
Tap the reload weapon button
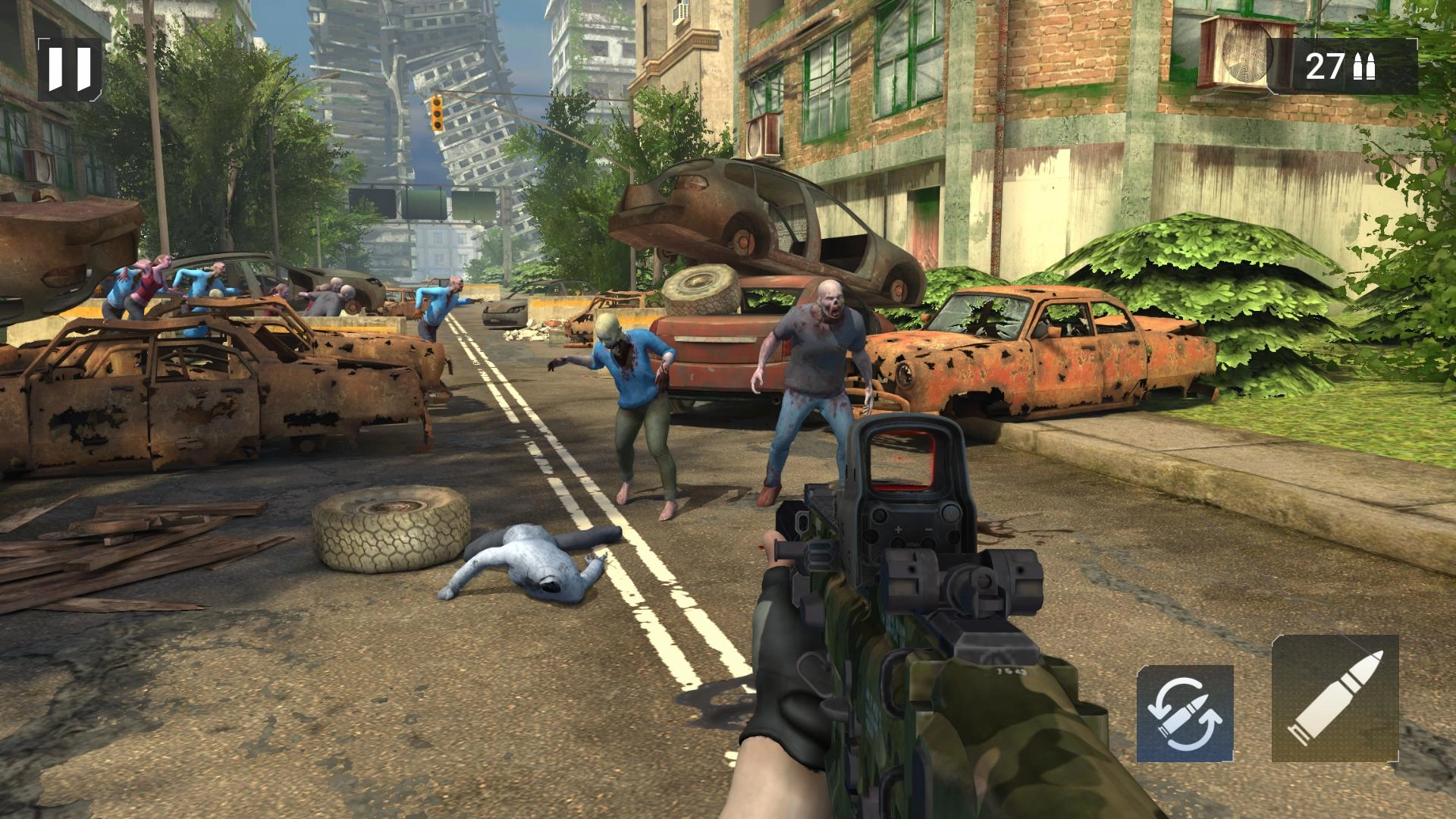coord(1185,713)
